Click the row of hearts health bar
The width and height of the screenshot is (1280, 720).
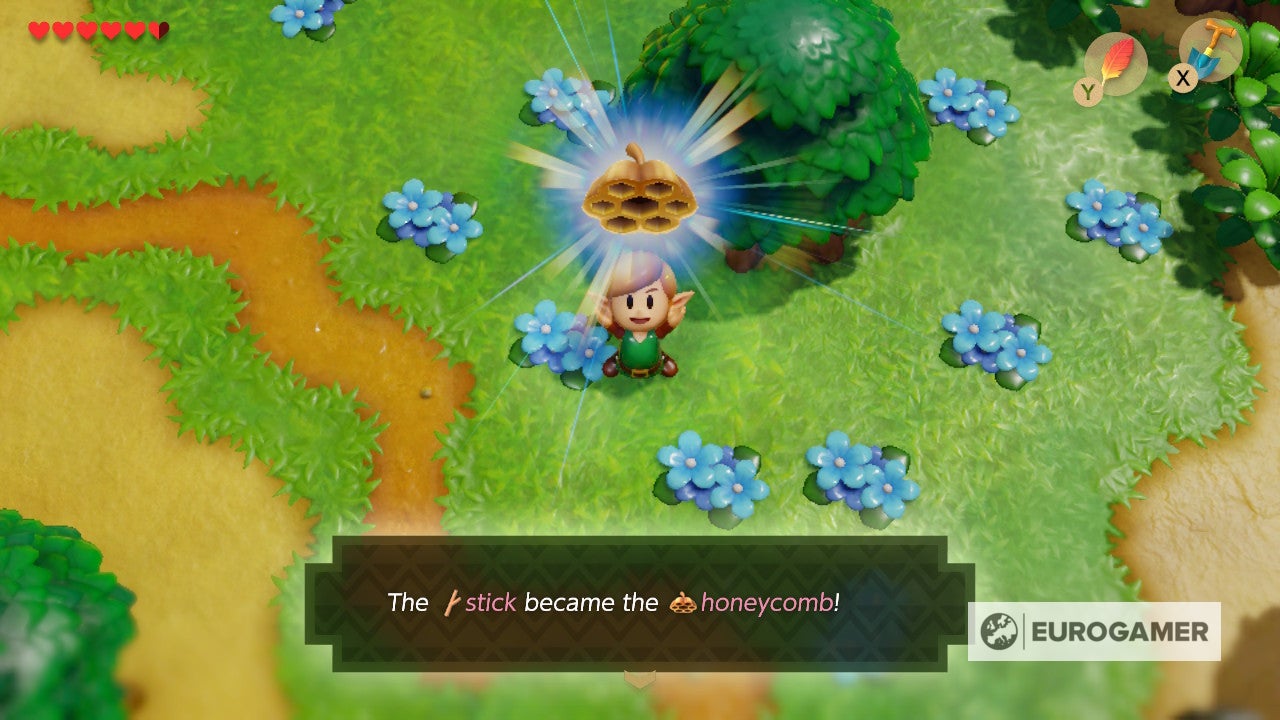(x=95, y=30)
